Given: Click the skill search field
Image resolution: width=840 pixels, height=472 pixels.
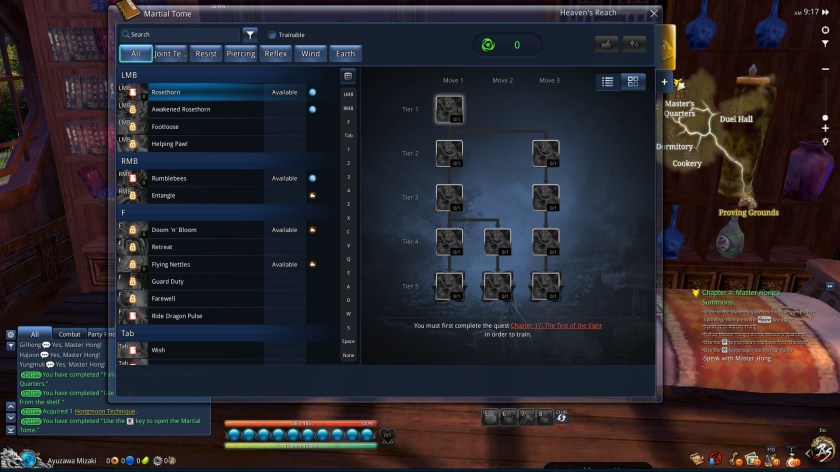Looking at the screenshot, I should 180,34.
